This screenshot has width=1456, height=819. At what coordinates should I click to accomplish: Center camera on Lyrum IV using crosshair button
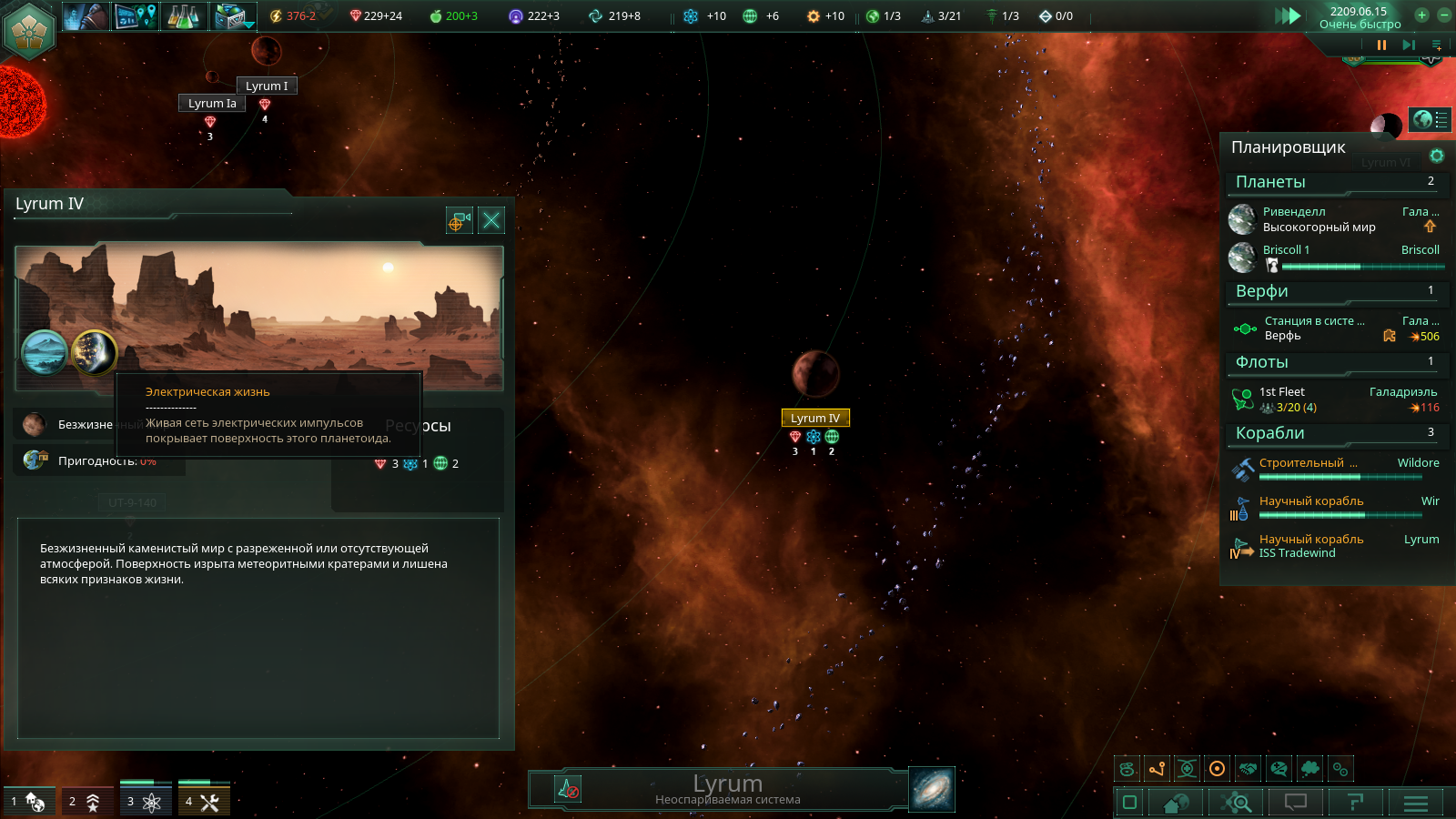coord(460,220)
